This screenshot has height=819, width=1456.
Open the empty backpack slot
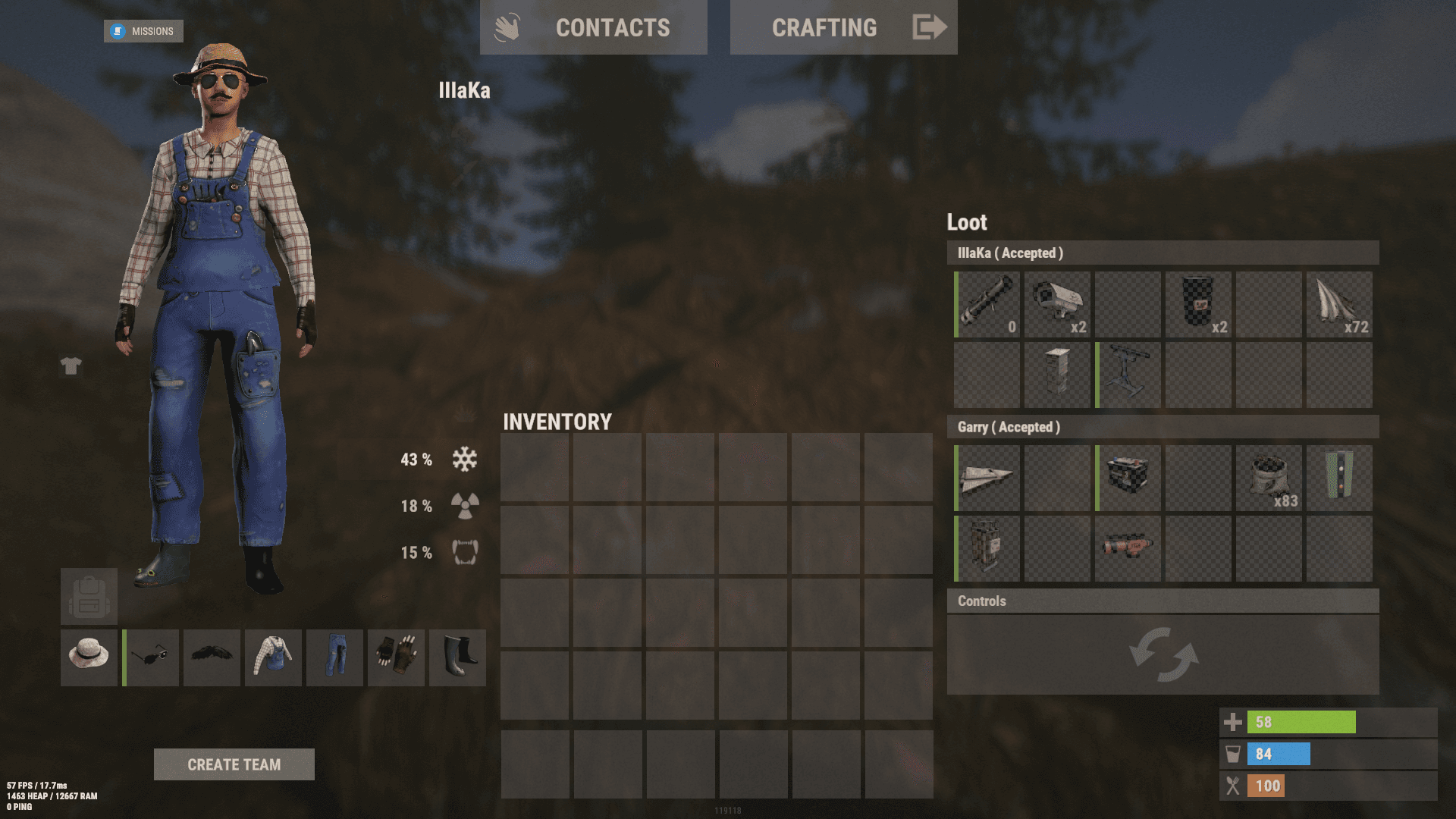pyautogui.click(x=89, y=597)
